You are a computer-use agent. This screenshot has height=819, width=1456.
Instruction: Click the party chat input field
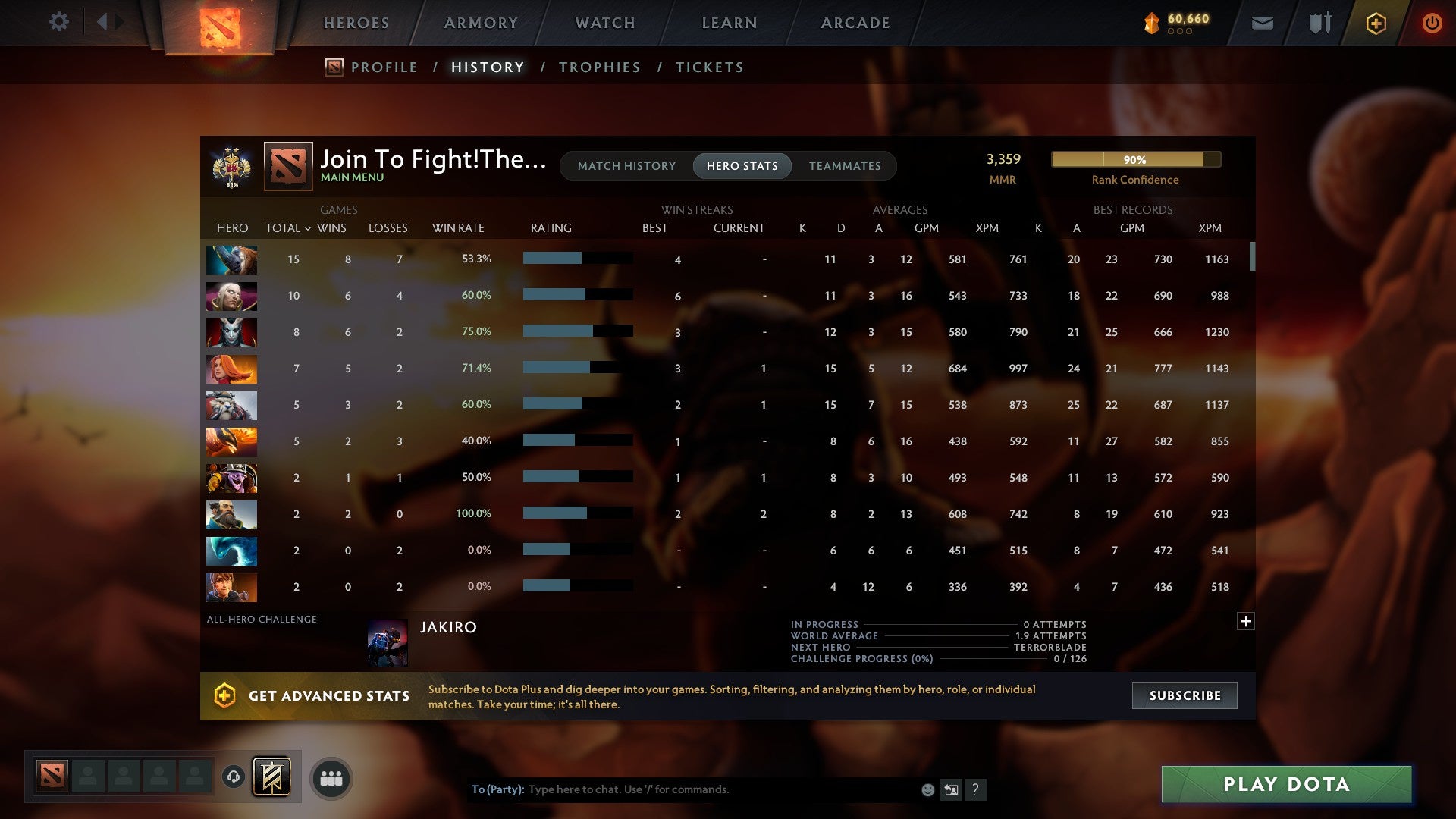[682, 789]
